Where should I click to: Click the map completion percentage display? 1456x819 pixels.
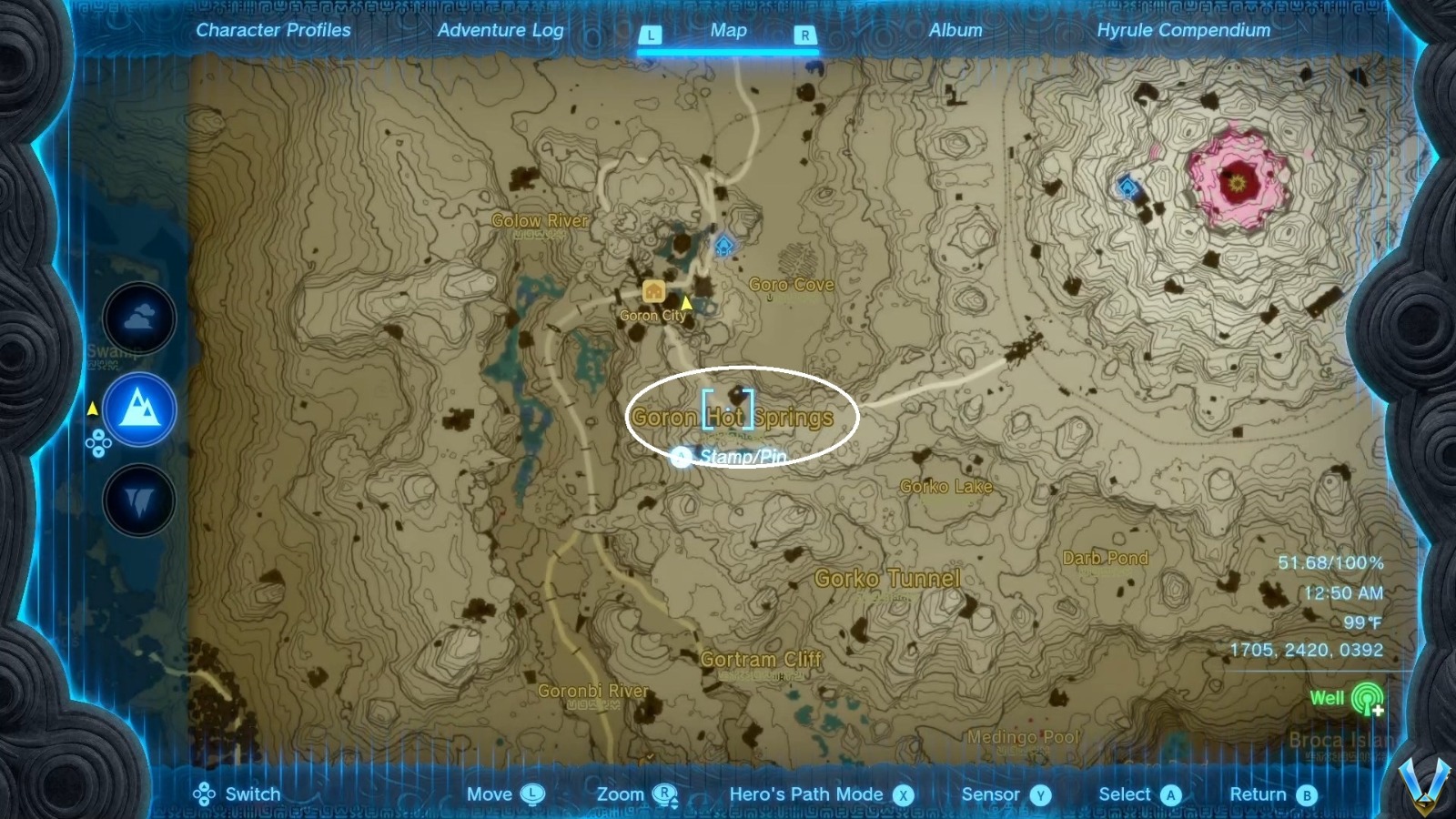click(x=1332, y=562)
